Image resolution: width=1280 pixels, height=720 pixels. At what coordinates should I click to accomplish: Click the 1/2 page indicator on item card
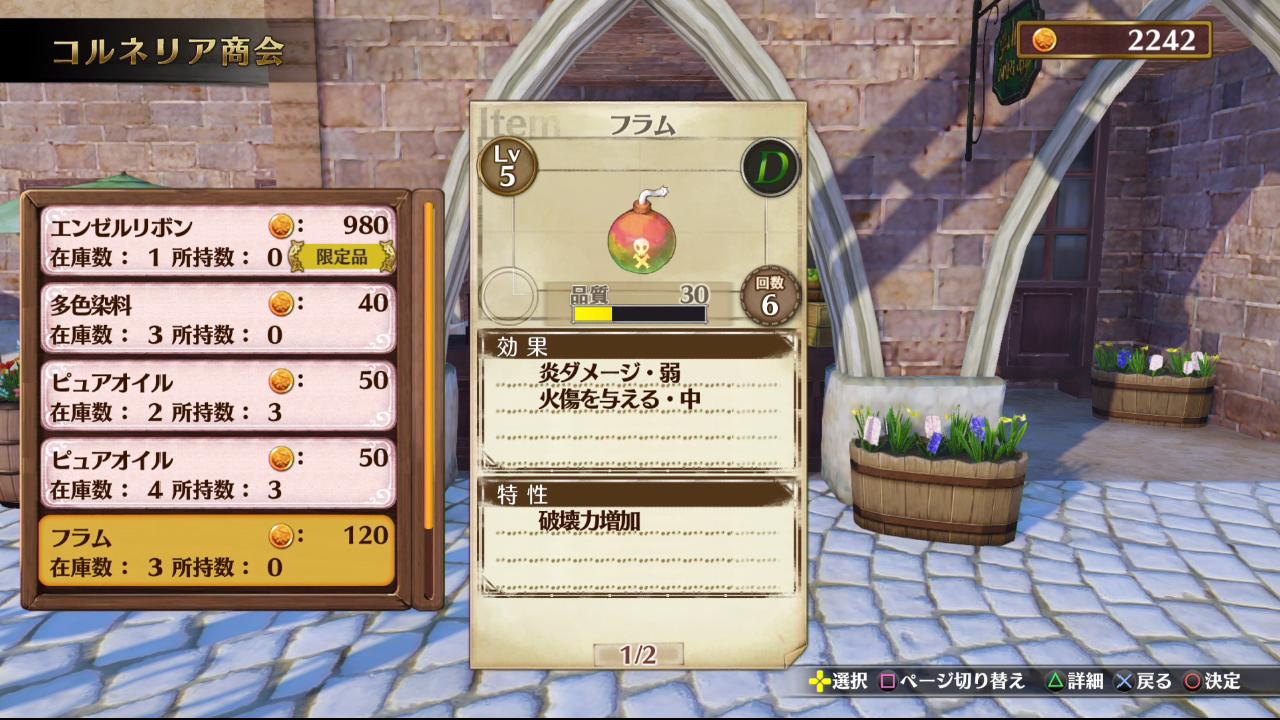[x=637, y=655]
